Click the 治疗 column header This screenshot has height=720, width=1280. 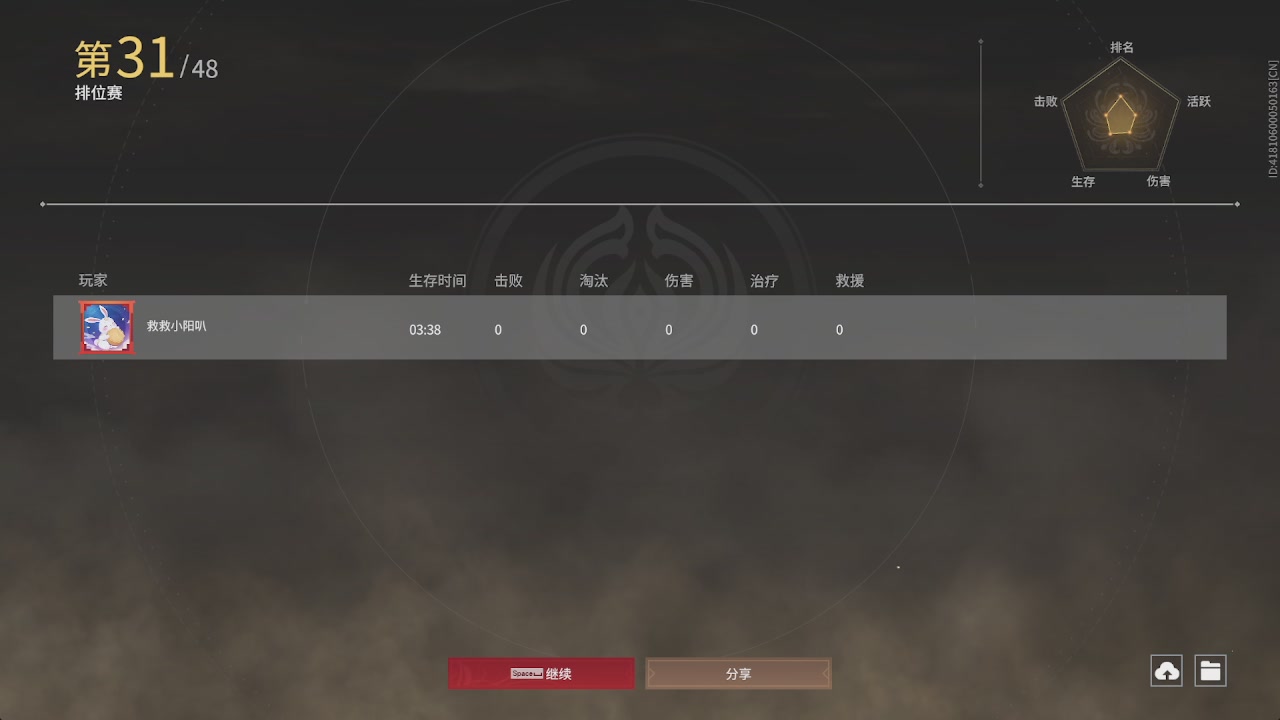764,281
